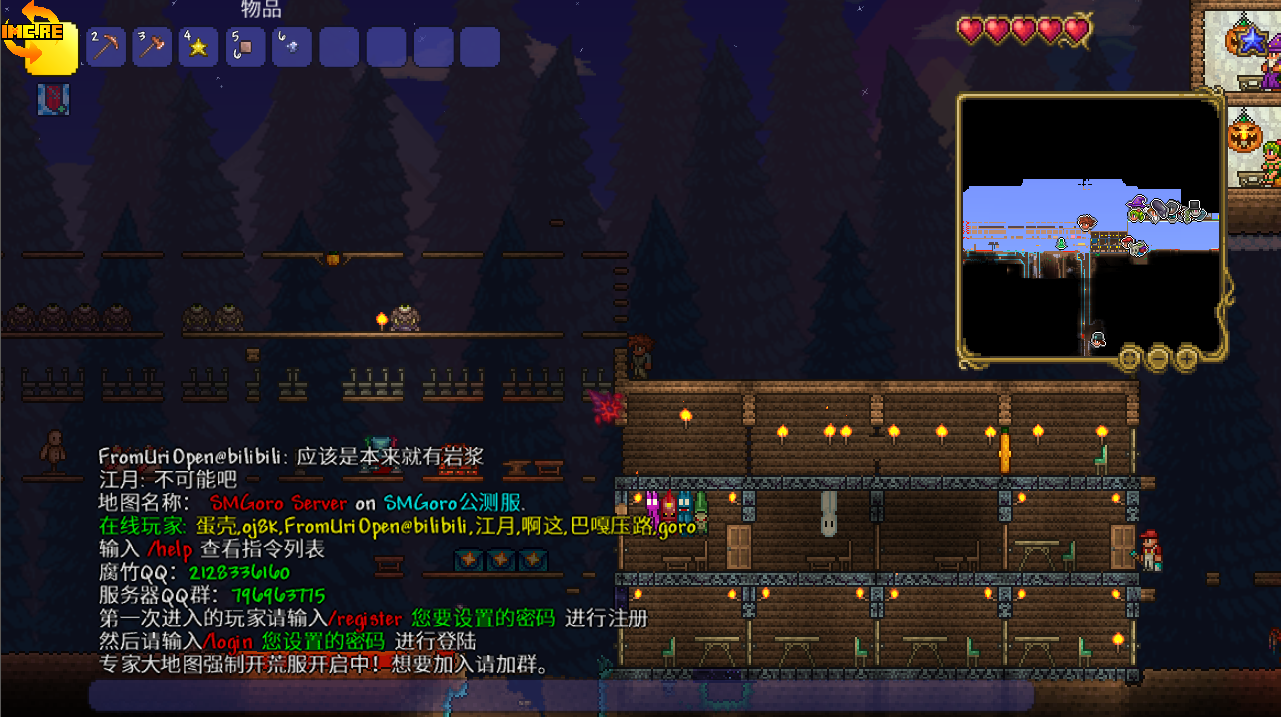The width and height of the screenshot is (1281, 717).
Task: Focus the chat input bar
Action: tap(560, 695)
